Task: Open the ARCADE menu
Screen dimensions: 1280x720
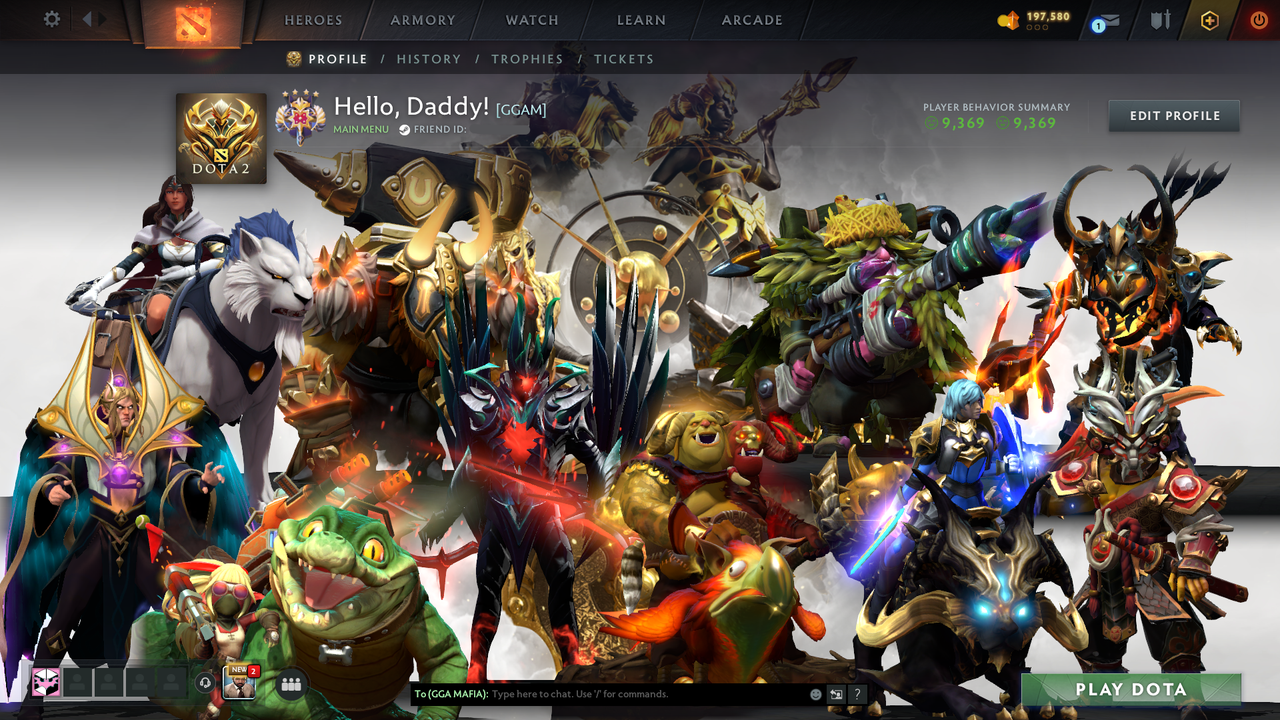Action: coord(751,19)
